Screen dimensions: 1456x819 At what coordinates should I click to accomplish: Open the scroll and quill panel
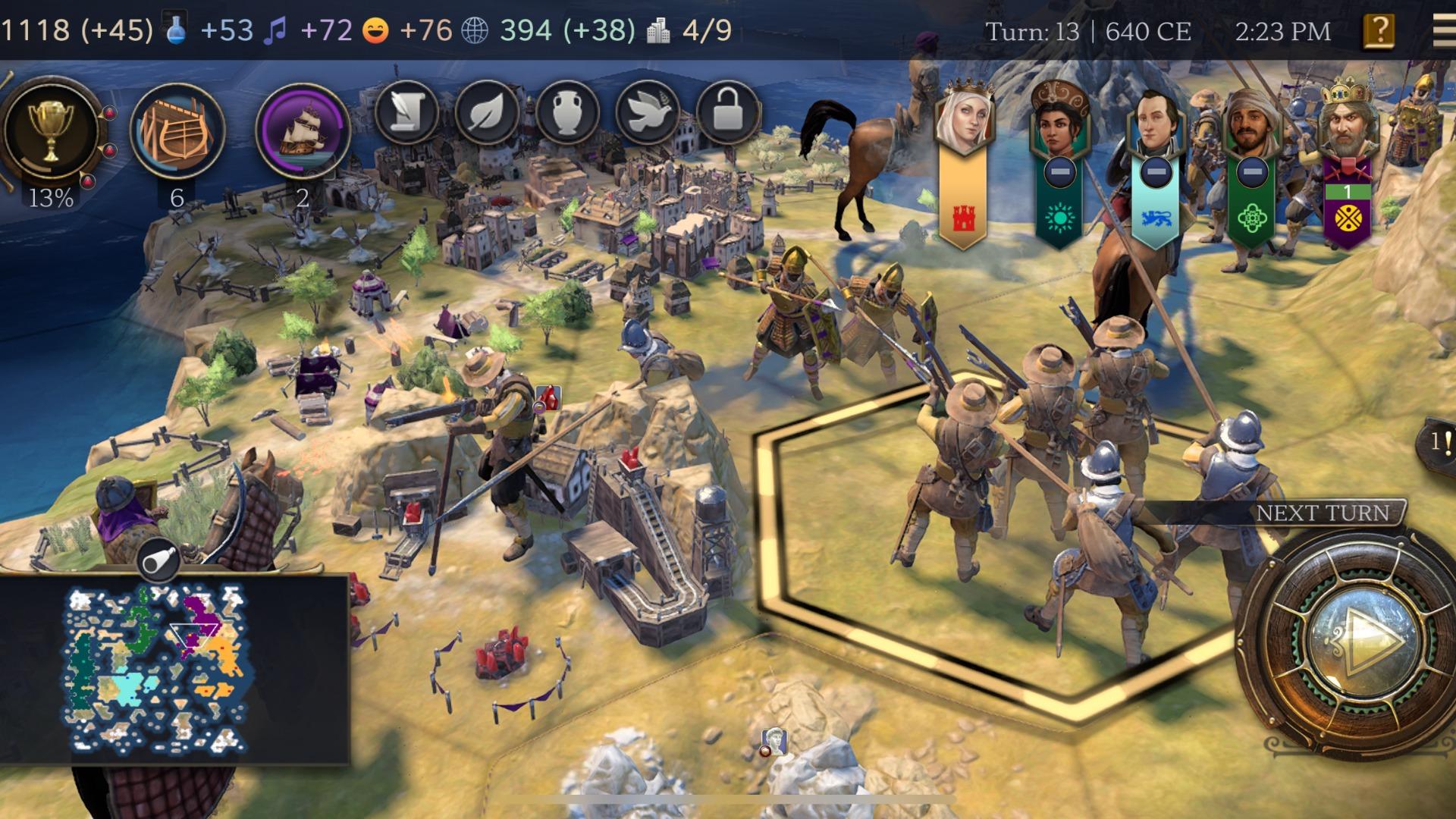click(x=406, y=114)
